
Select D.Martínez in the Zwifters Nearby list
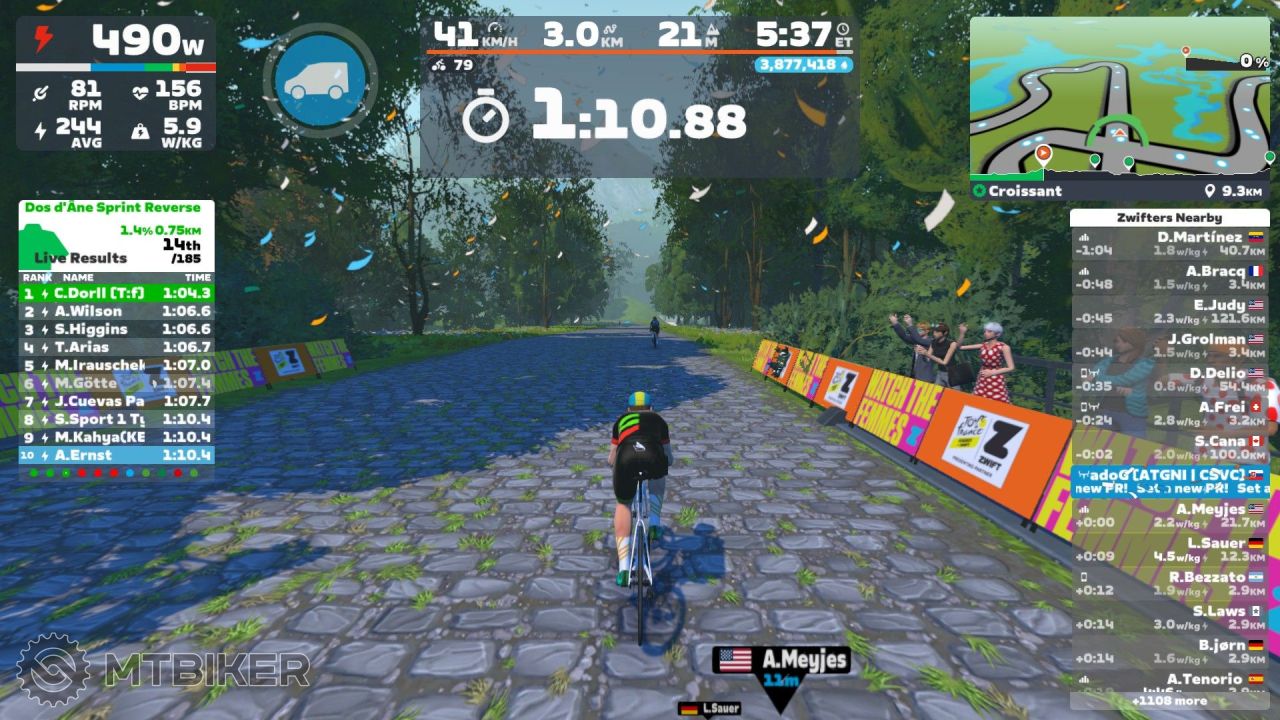pyautogui.click(x=1169, y=244)
